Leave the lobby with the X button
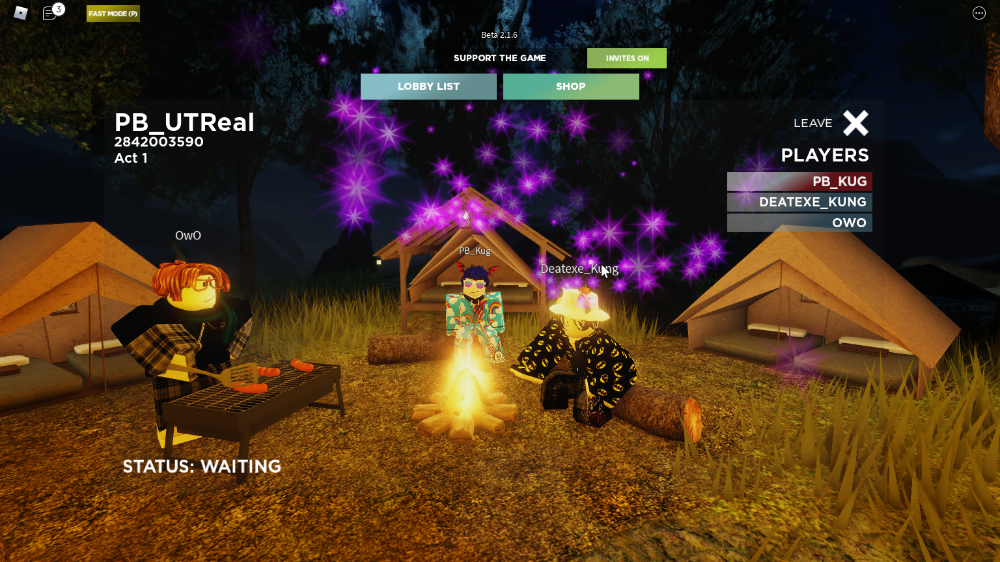The image size is (1000, 562). coord(855,123)
